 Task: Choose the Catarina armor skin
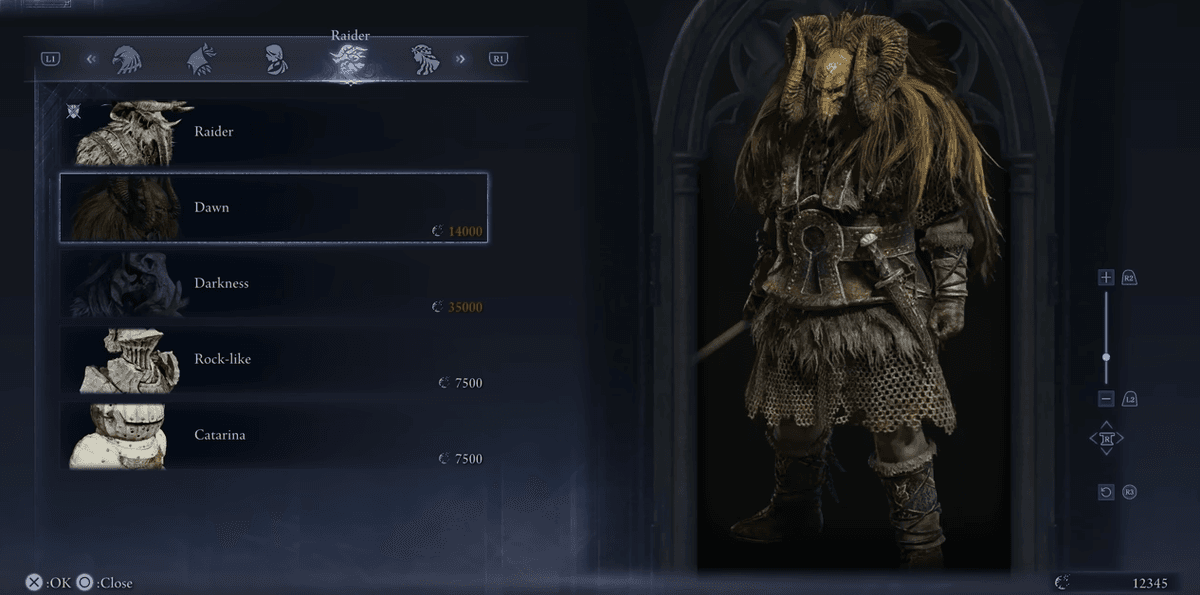coord(272,435)
